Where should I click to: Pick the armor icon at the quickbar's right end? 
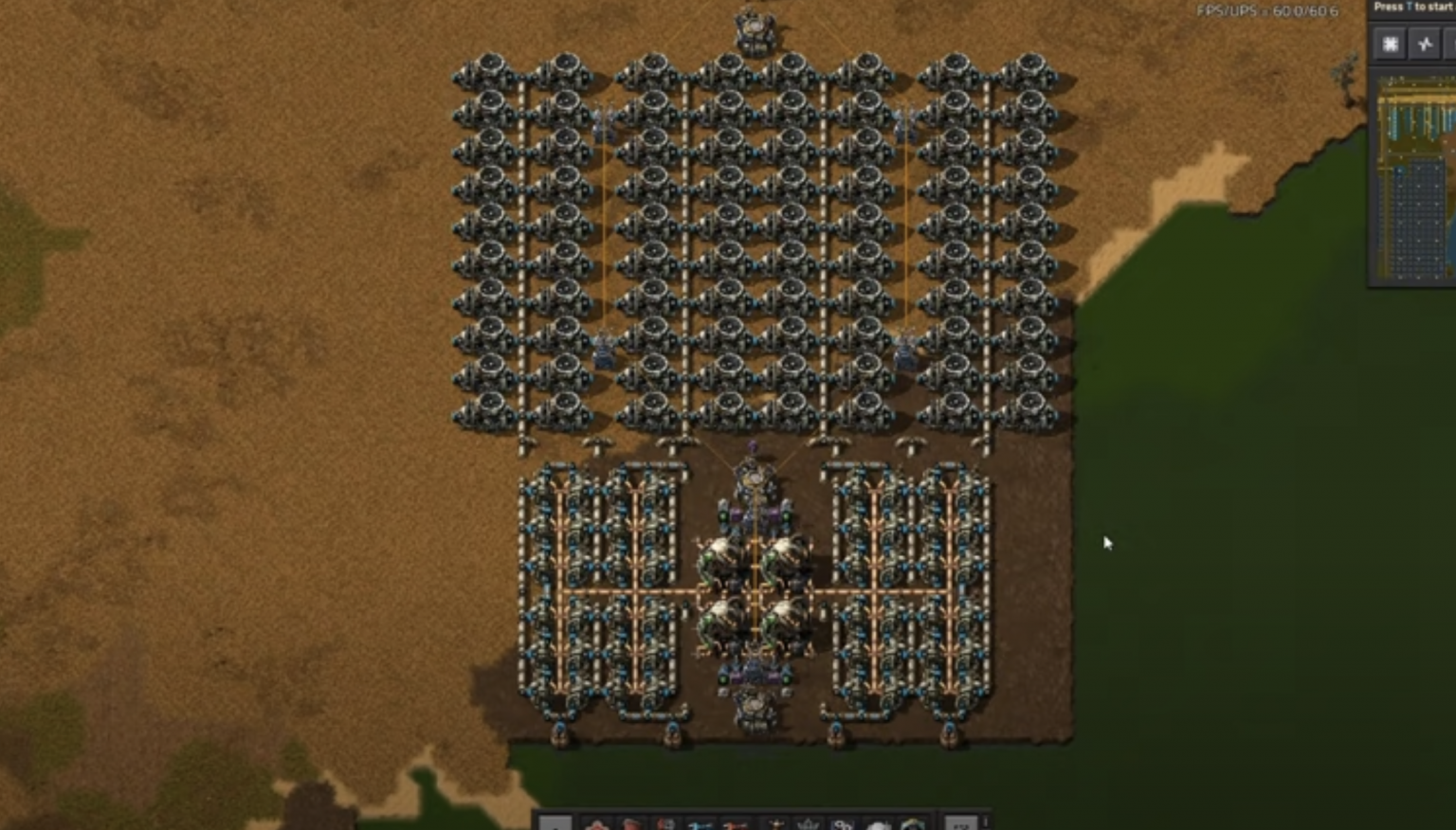912,824
